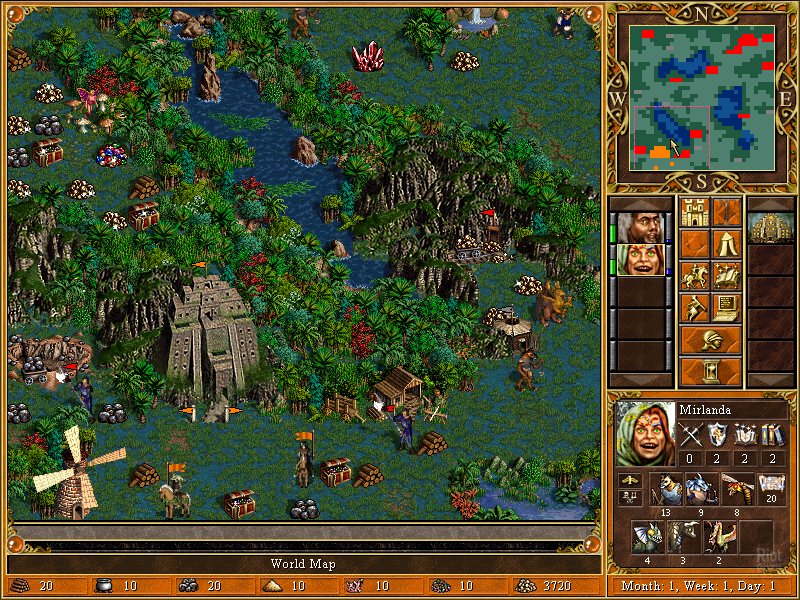Choose the town thumbnail in the town list
Screen dimensions: 800x600
pyautogui.click(x=771, y=228)
